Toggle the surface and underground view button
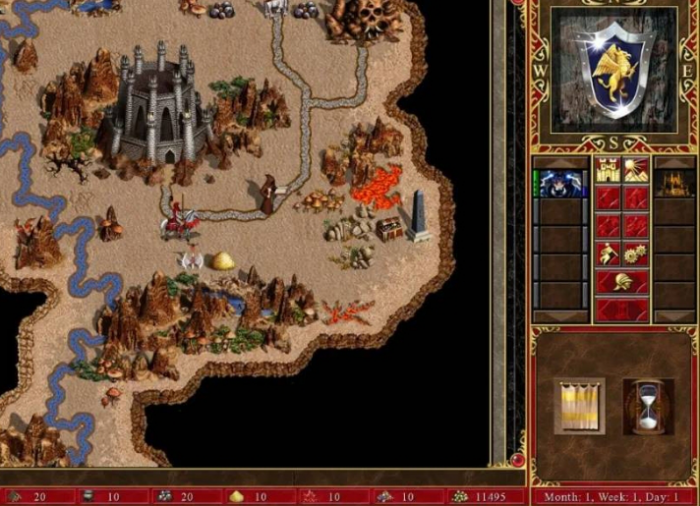The height and width of the screenshot is (506, 700). (636, 171)
